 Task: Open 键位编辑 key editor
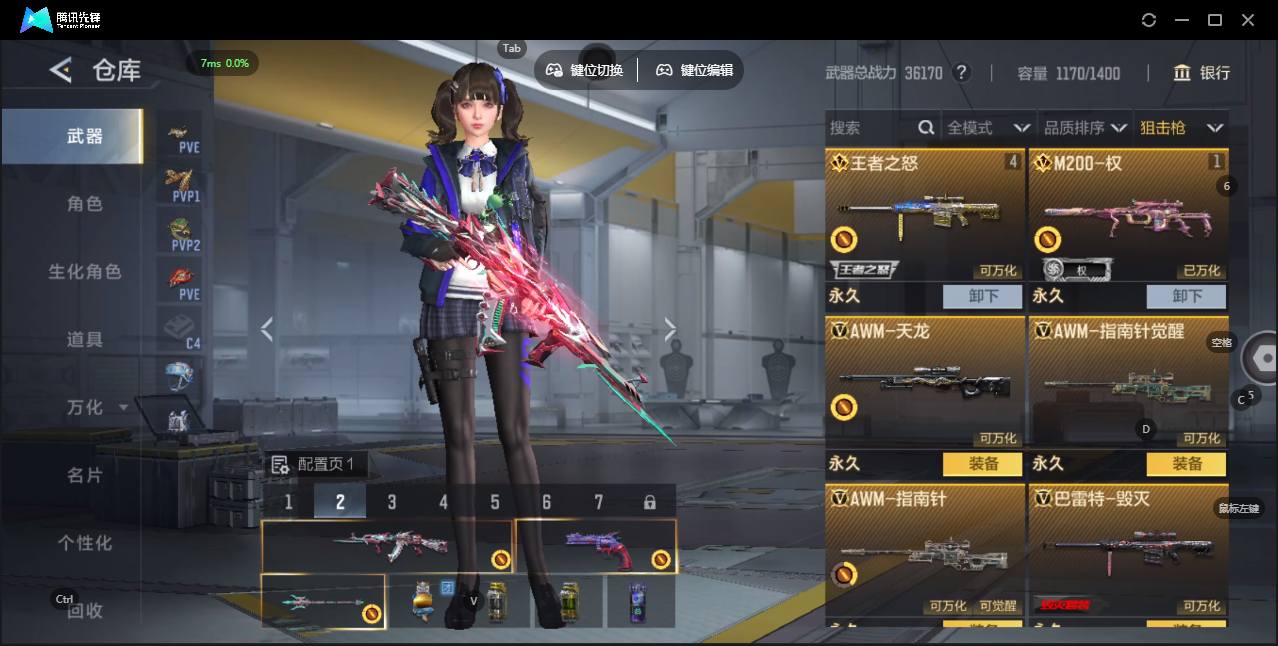[695, 70]
